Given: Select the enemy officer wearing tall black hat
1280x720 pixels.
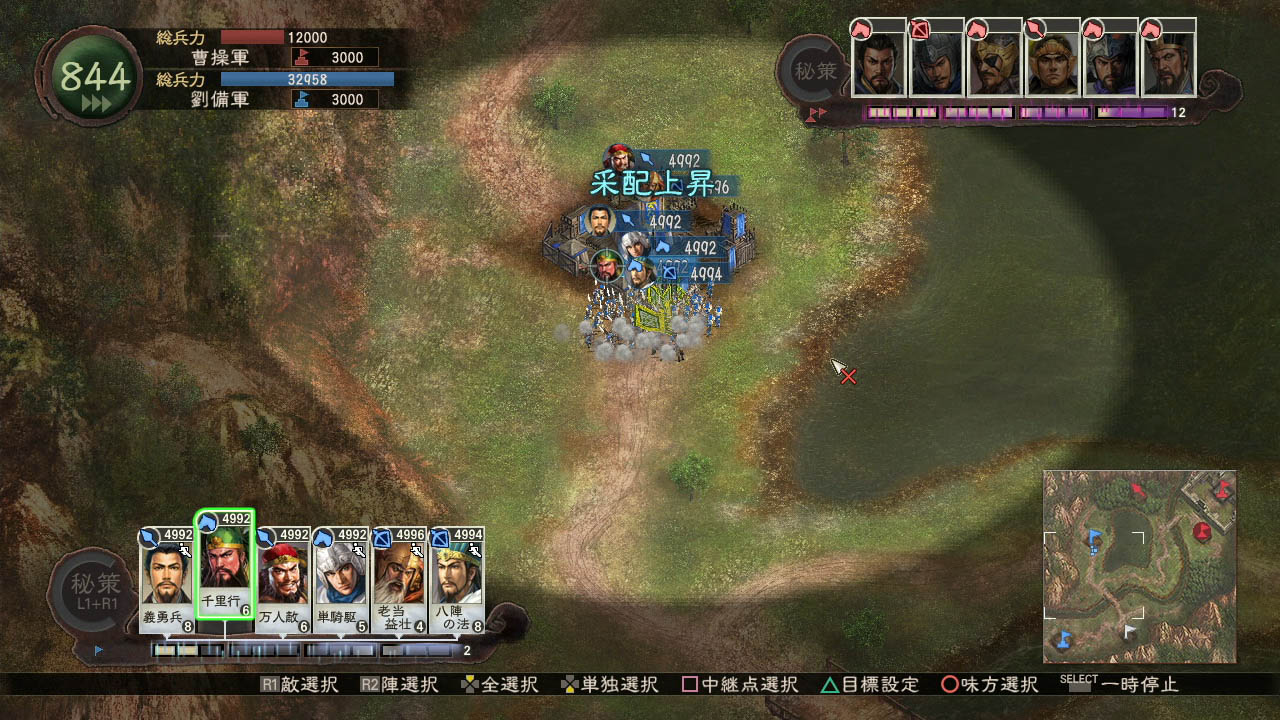Looking at the screenshot, I should [x=1169, y=62].
